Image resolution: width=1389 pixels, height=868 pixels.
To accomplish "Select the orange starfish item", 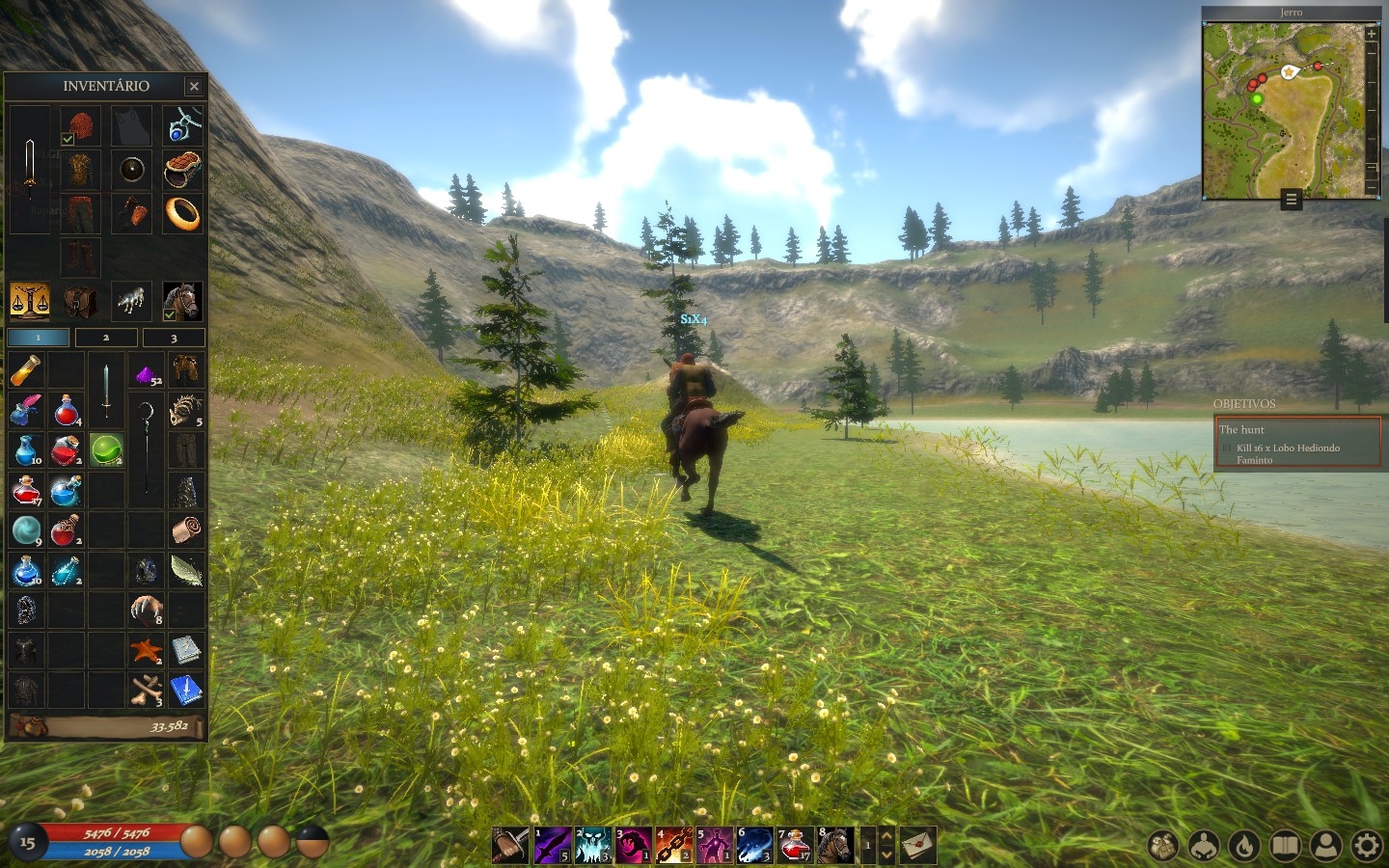I will [x=146, y=651].
